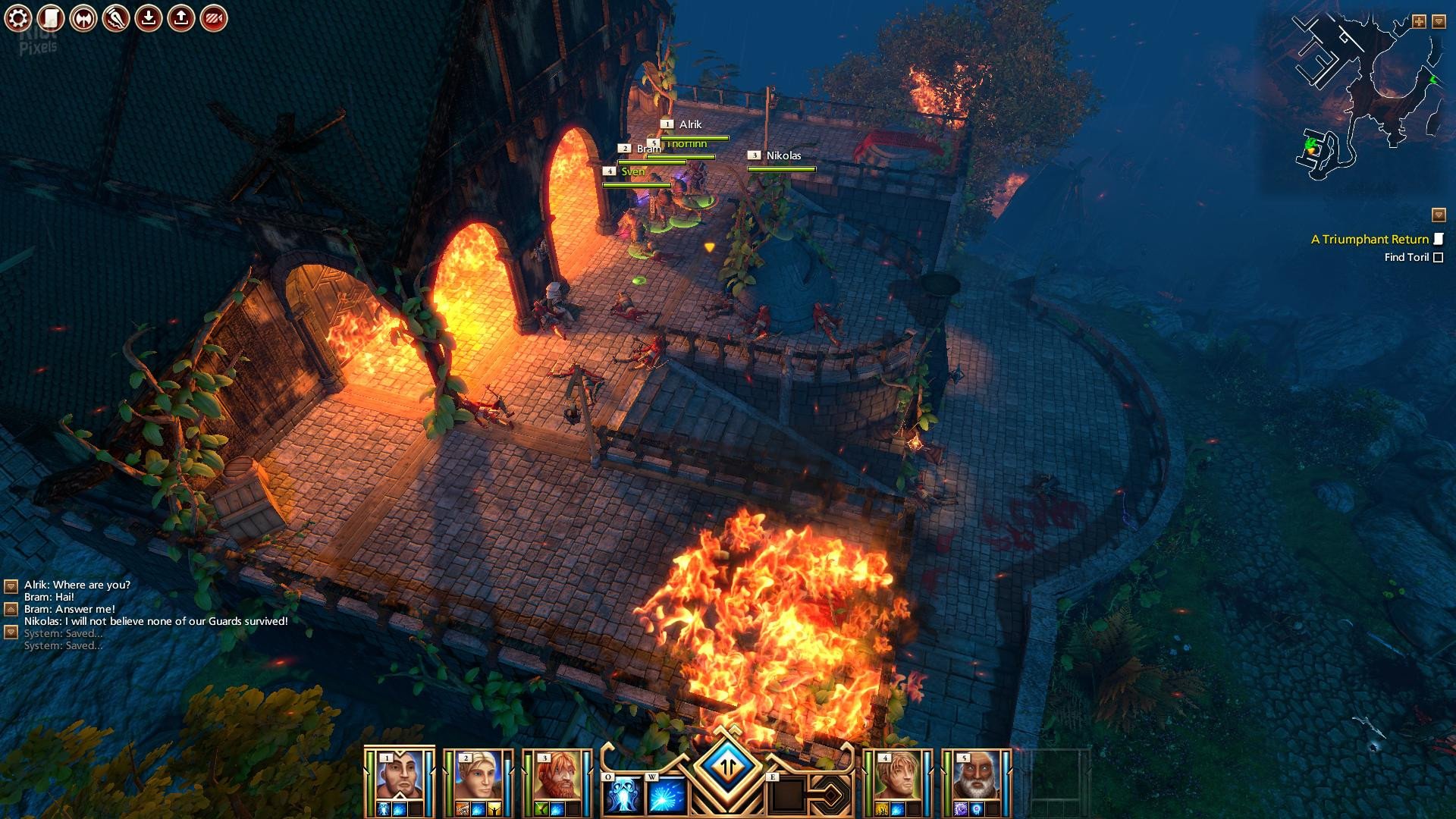Click the minimap's plus button
Viewport: 1456px width, 819px height.
1419,22
